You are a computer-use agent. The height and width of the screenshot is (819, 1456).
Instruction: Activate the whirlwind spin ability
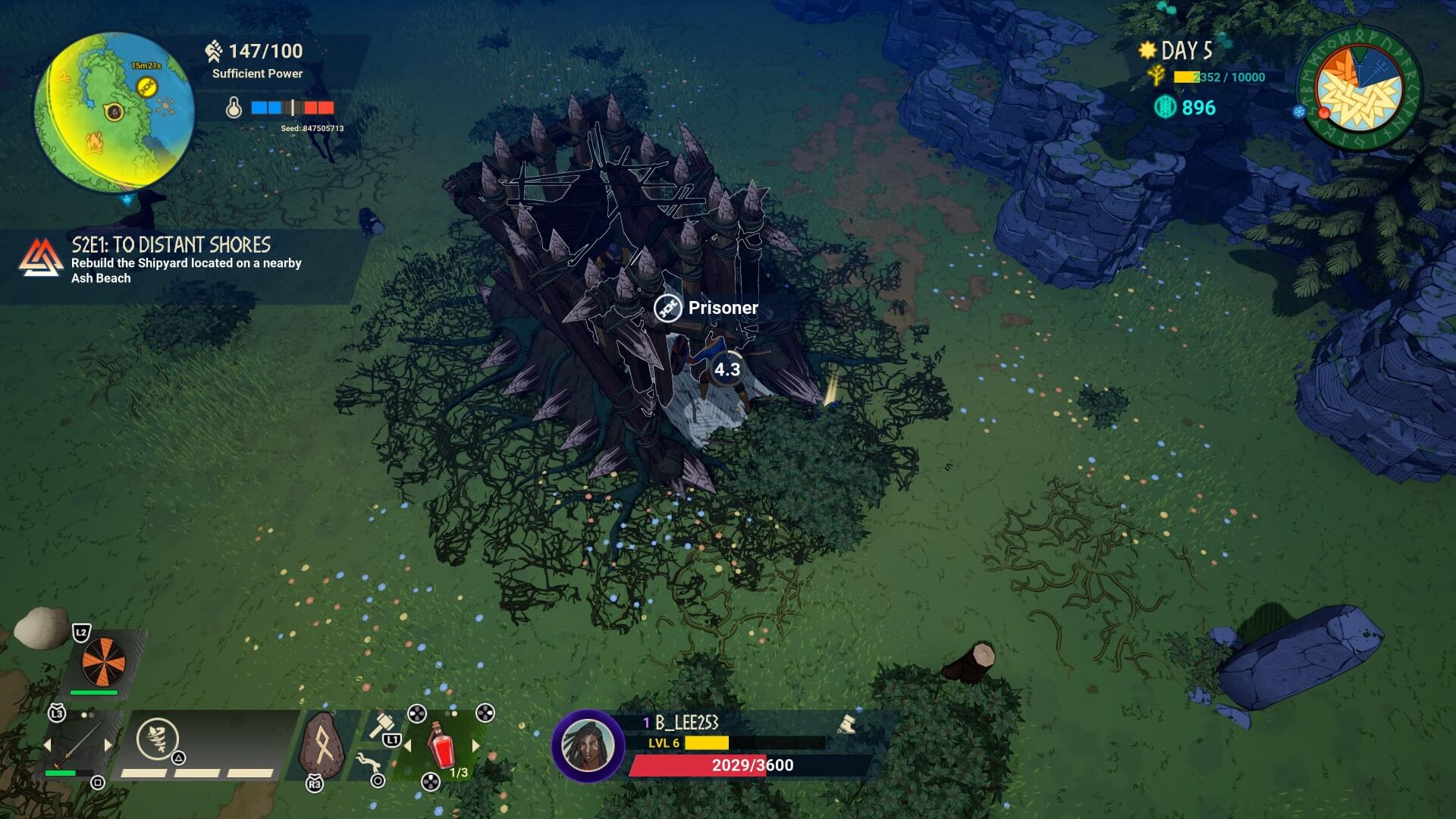click(157, 738)
